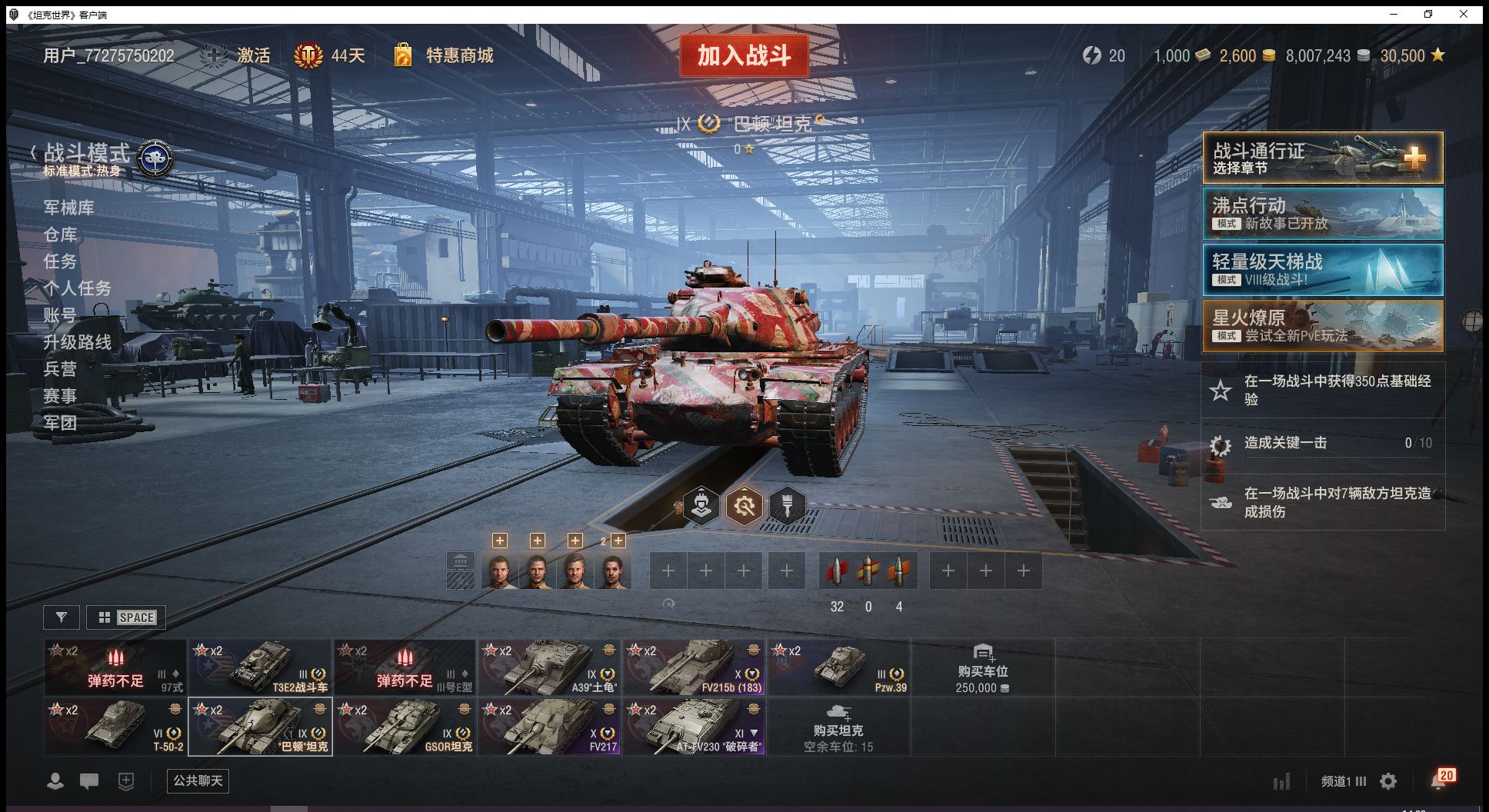Screen dimensions: 1489x812
Task: Open the gear settings icon
Action: pos(1388,782)
